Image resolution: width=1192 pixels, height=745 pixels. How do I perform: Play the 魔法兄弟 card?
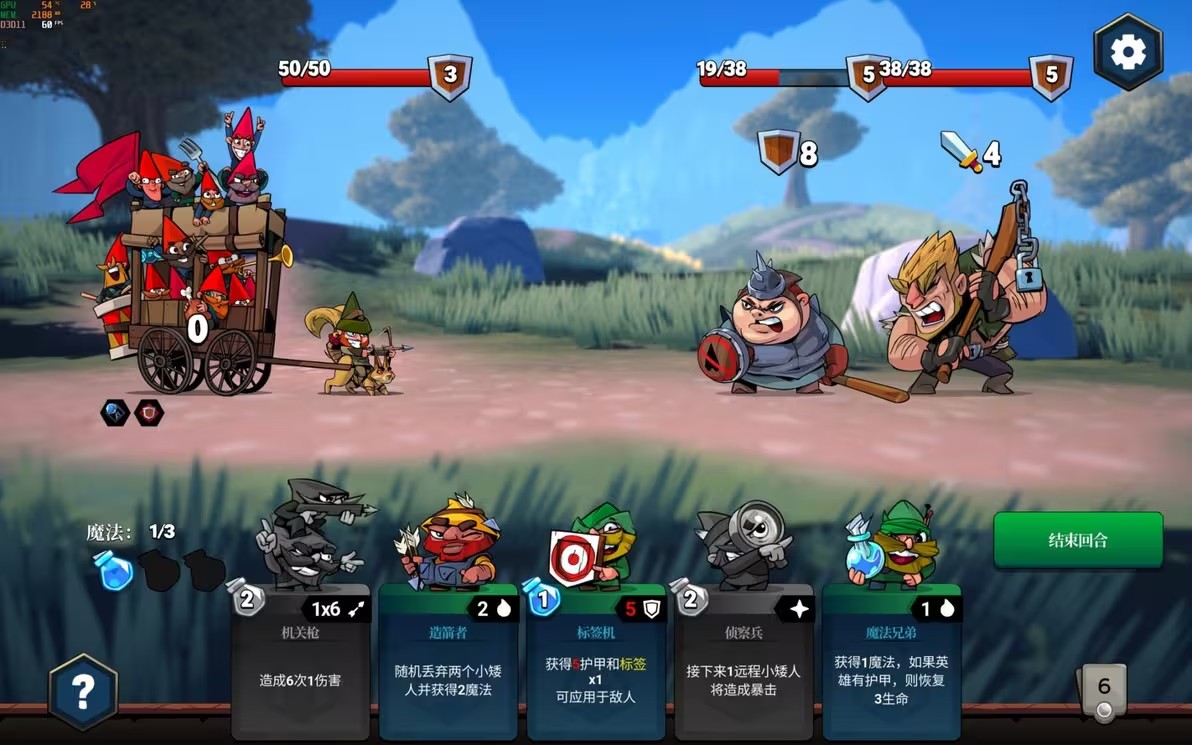click(x=891, y=662)
